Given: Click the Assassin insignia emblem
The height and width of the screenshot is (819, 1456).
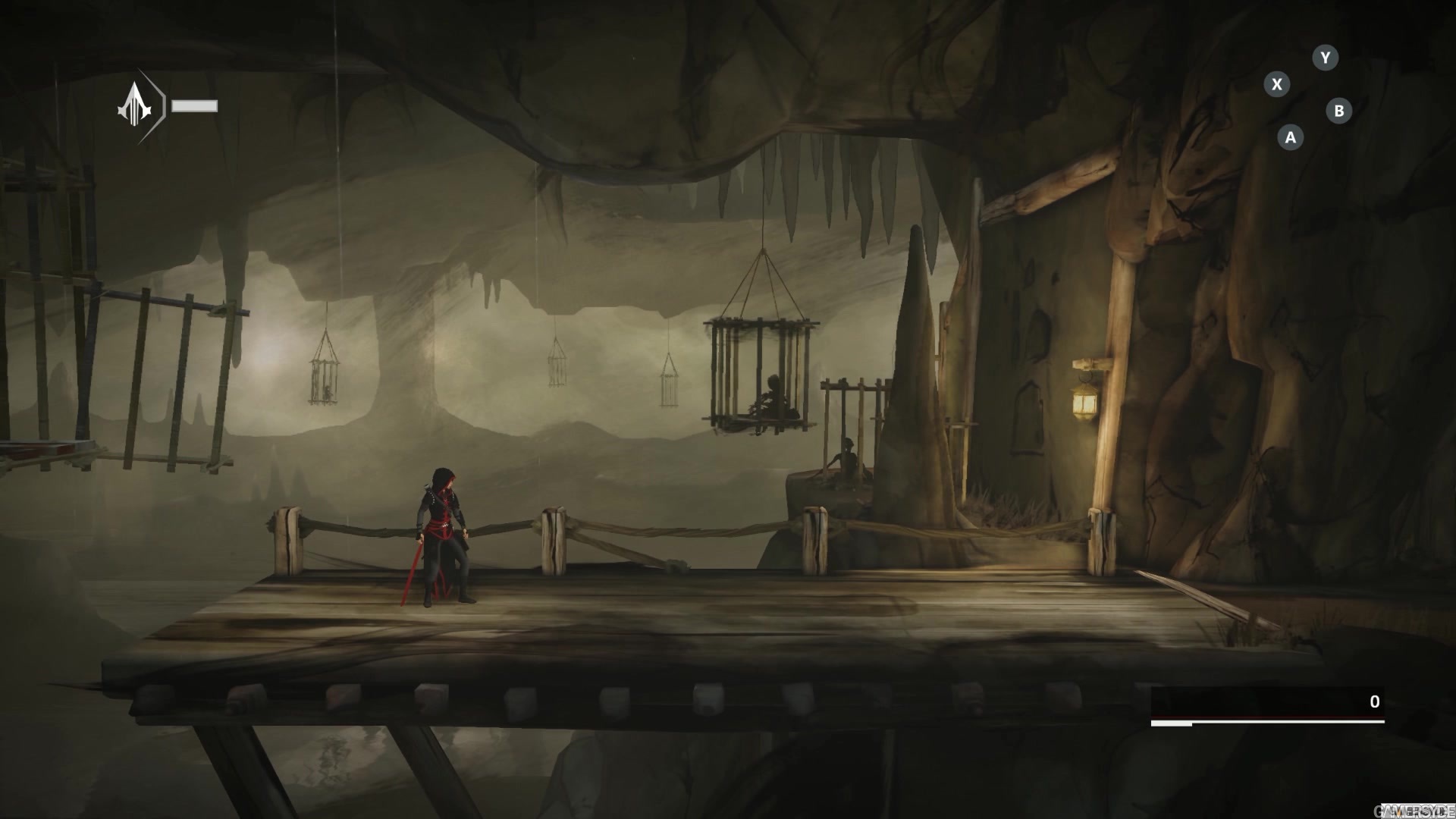Looking at the screenshot, I should pos(136,105).
